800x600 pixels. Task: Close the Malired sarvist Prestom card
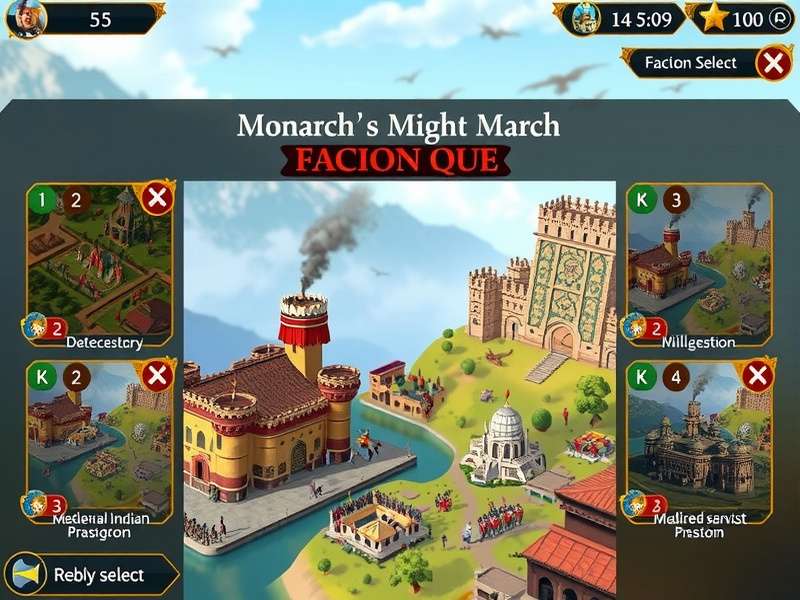point(757,376)
